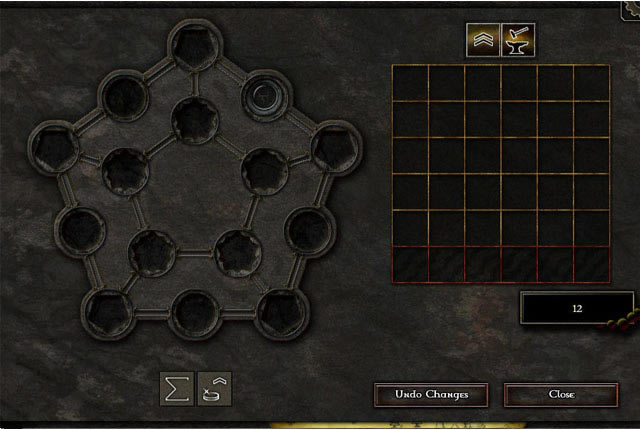Select the sigma summary icon

[177, 388]
